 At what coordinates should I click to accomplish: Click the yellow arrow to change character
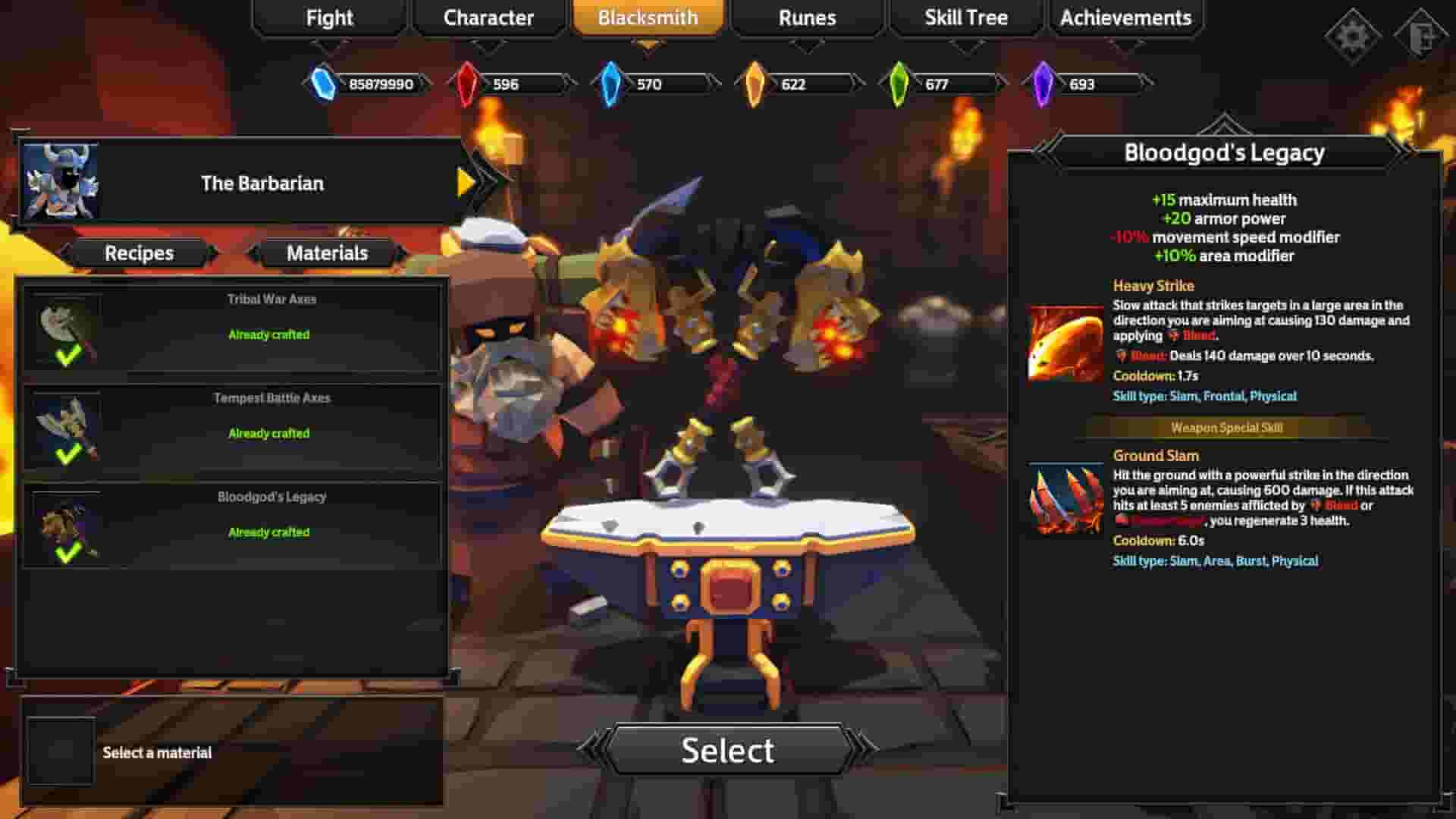(x=468, y=182)
